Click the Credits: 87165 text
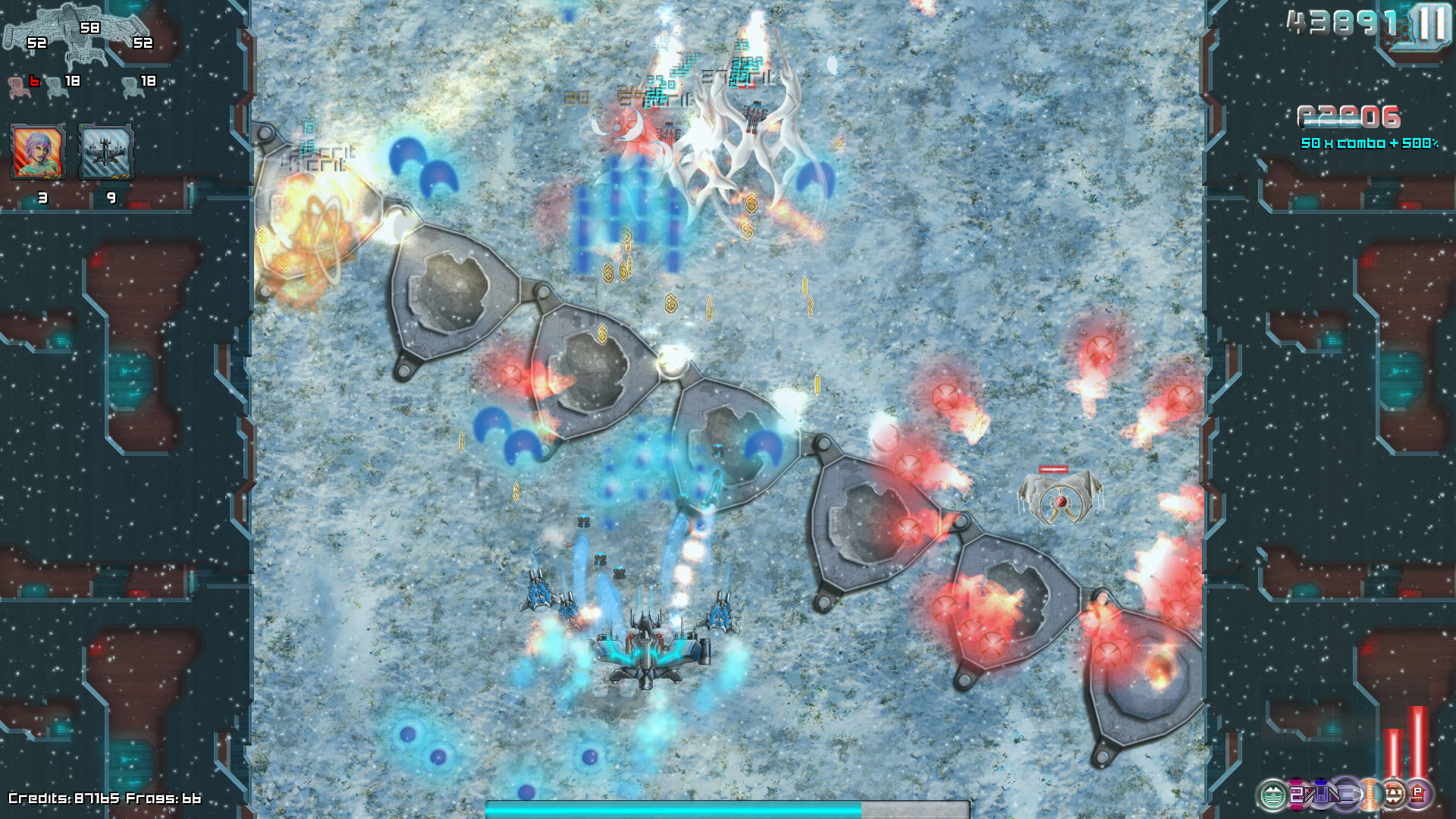 (64, 799)
